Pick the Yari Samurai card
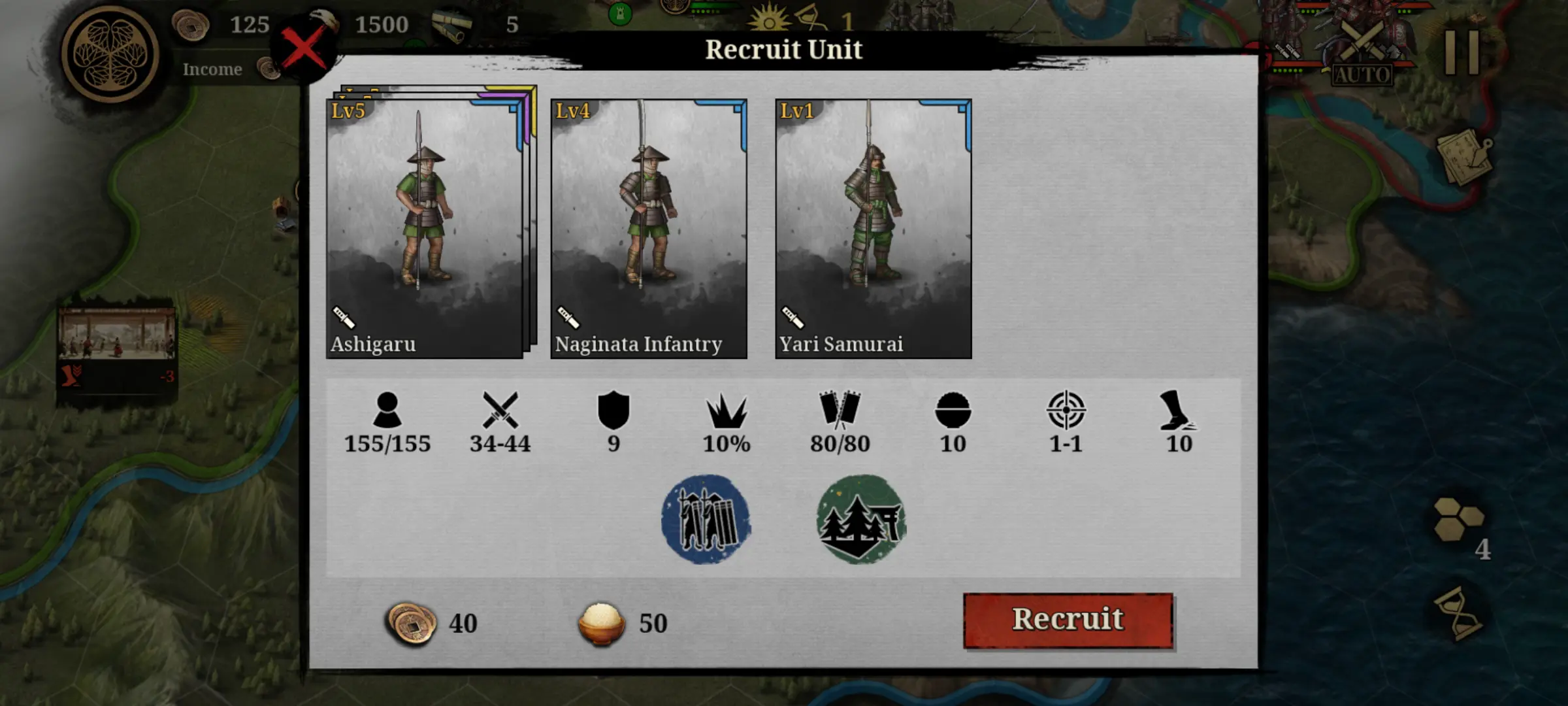 pyautogui.click(x=873, y=227)
